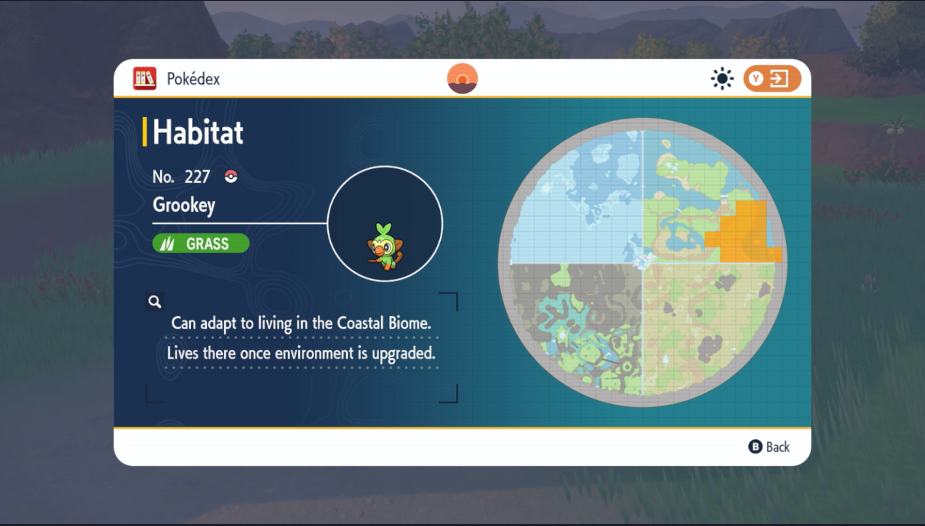925x526 pixels.
Task: Click the circular habitat map
Action: [642, 262]
